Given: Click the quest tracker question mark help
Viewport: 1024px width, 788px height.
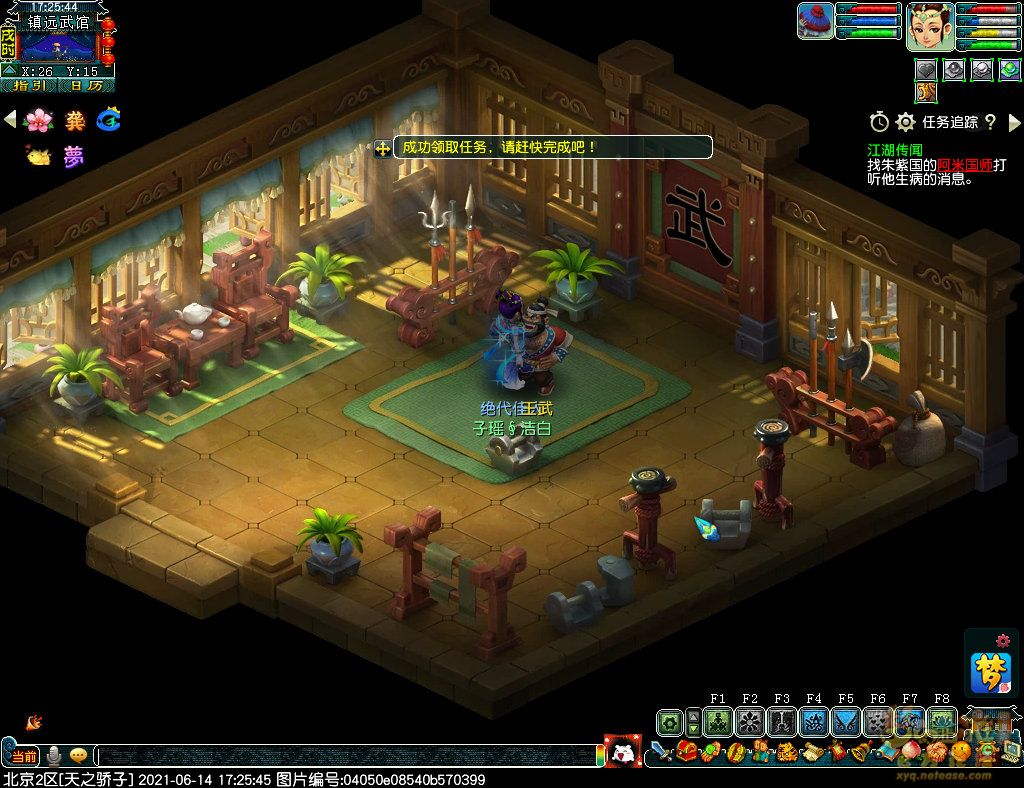Looking at the screenshot, I should click(x=990, y=122).
